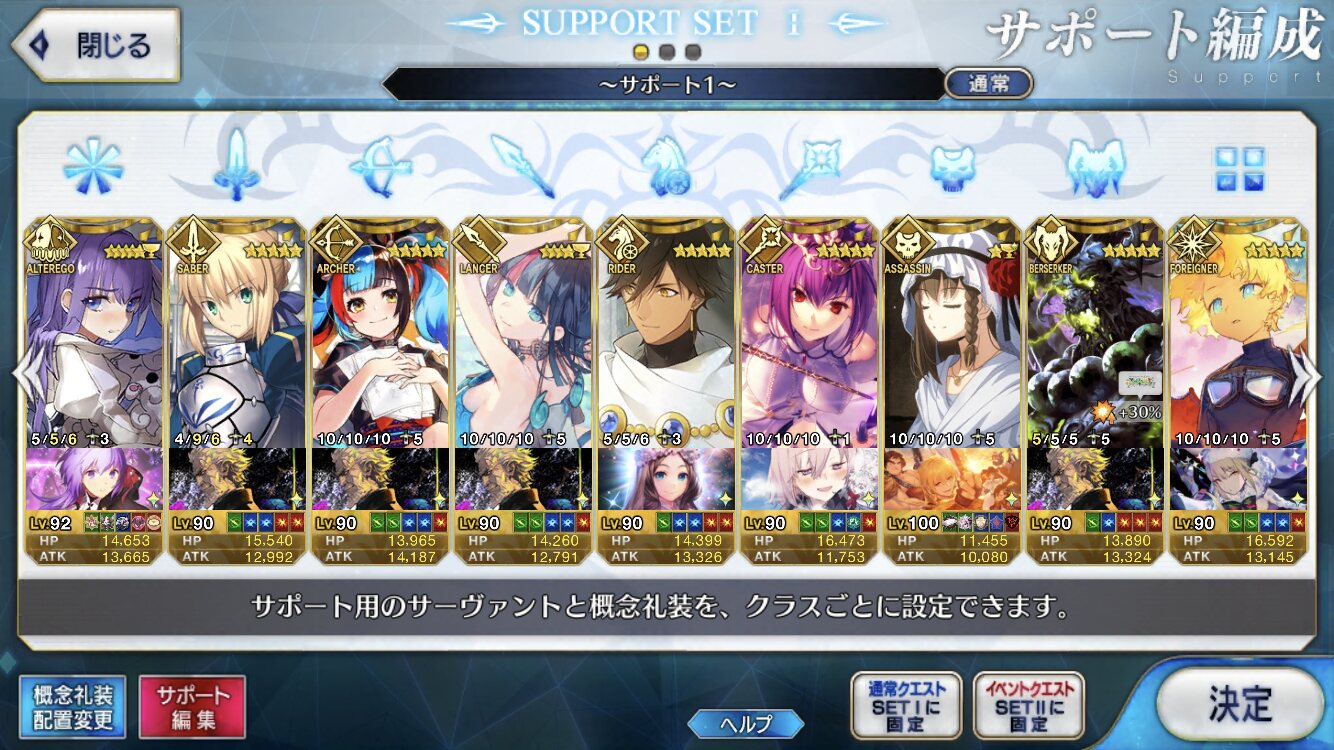Lock event quests to SET II
The image size is (1334, 750).
coord(1028,706)
